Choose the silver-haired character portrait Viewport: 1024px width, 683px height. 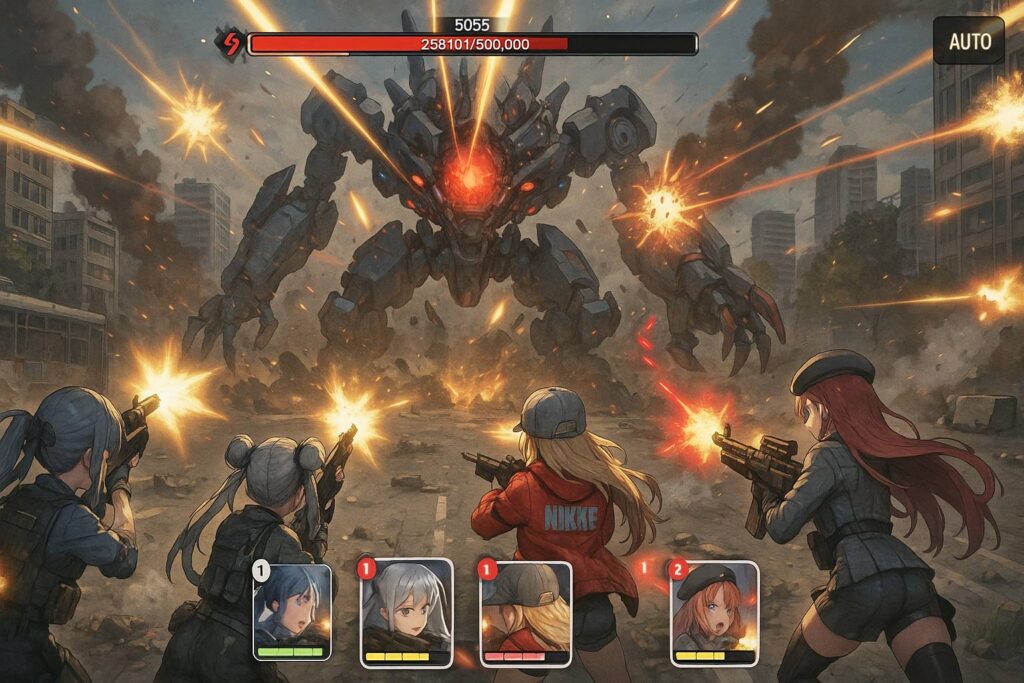point(406,611)
